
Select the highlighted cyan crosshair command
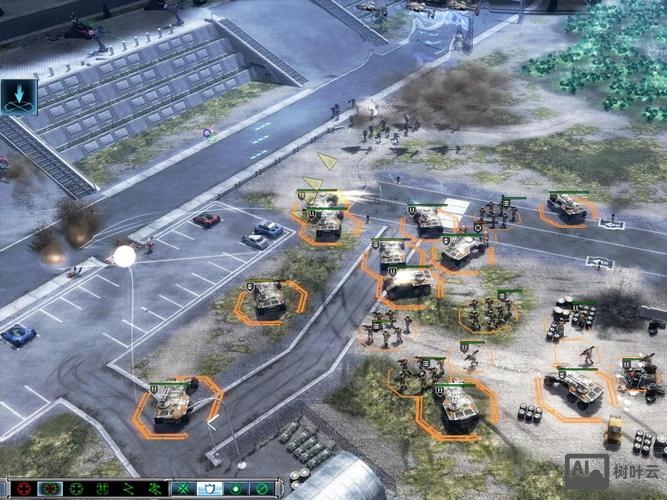(49, 489)
